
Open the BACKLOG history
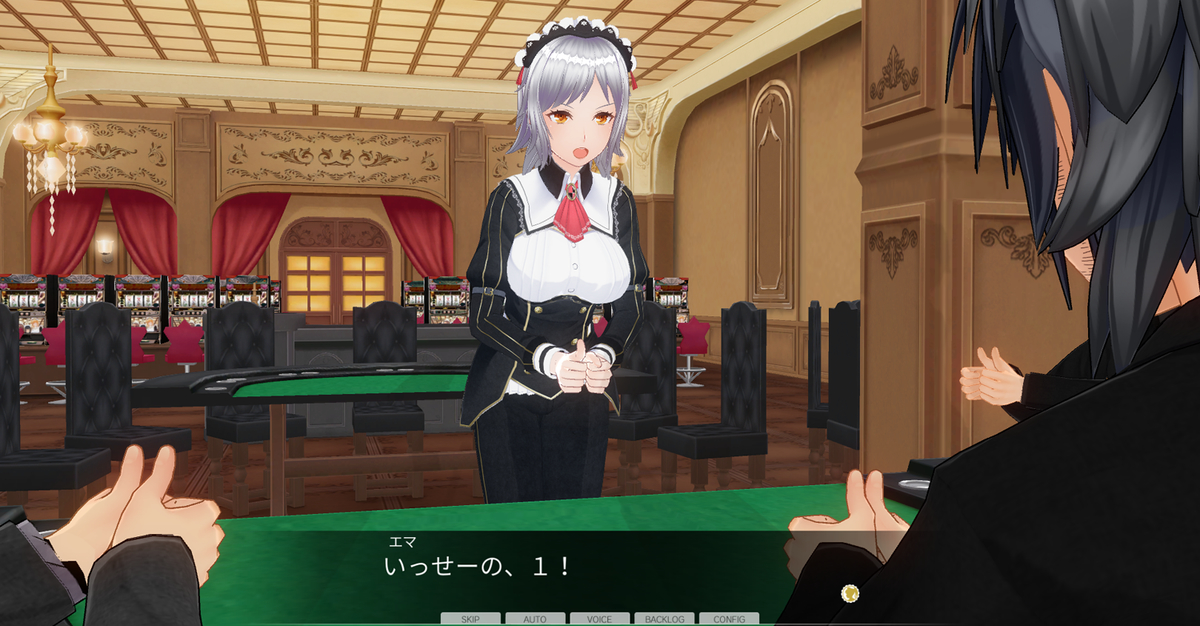664,619
